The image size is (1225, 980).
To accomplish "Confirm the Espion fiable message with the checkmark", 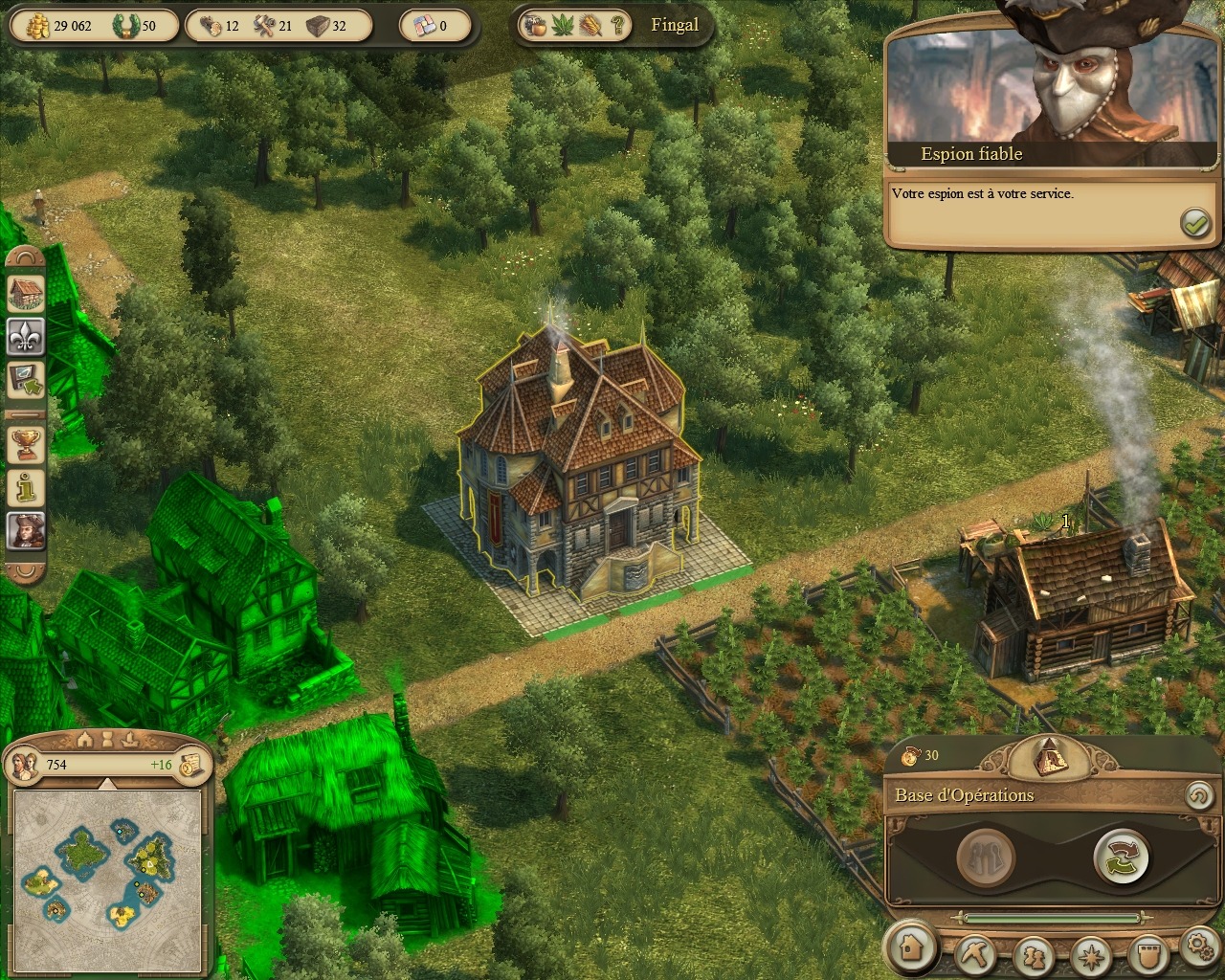I will 1195,223.
